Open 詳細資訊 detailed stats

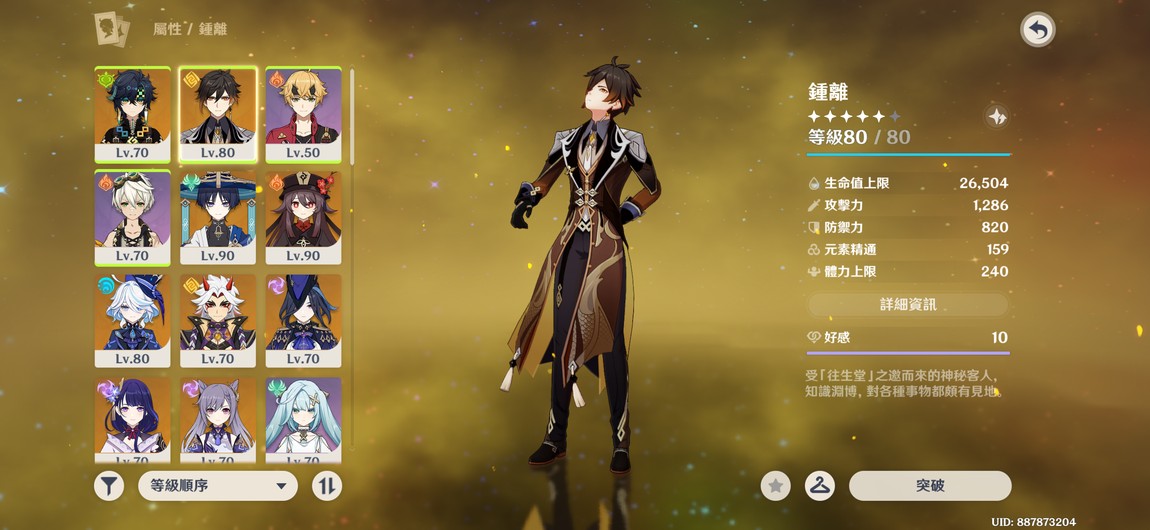tap(908, 304)
